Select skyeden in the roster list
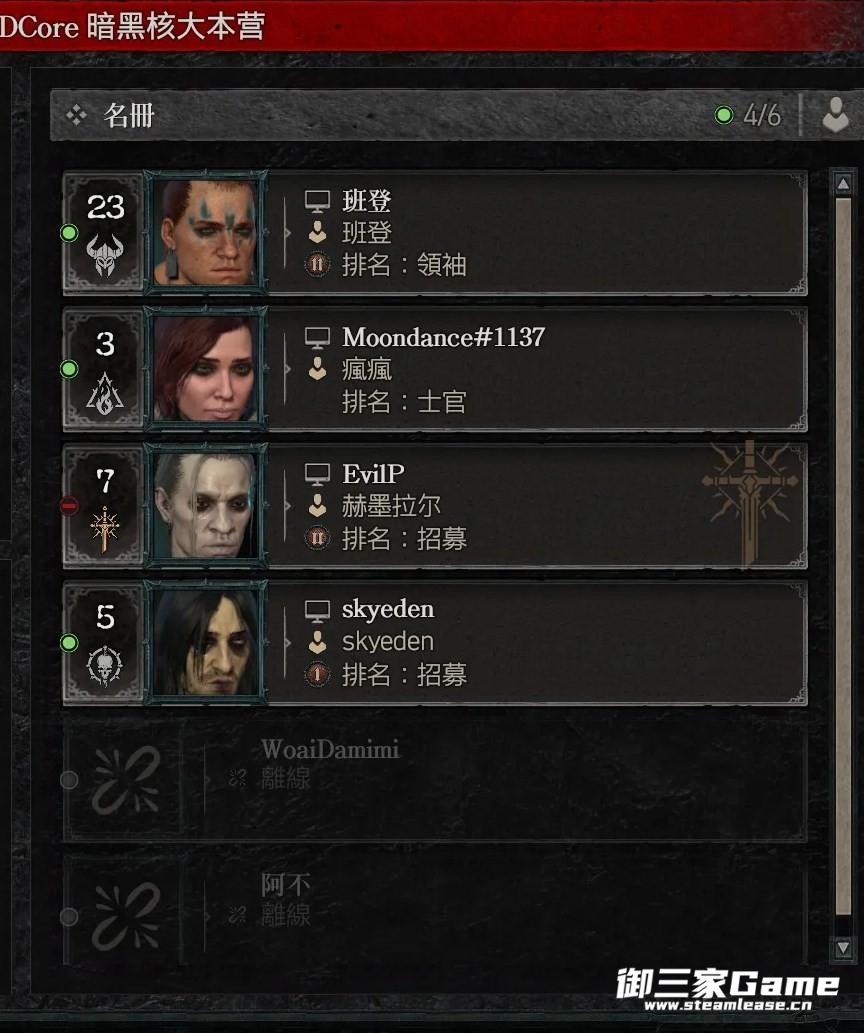The width and height of the screenshot is (864, 1033). coord(540,642)
